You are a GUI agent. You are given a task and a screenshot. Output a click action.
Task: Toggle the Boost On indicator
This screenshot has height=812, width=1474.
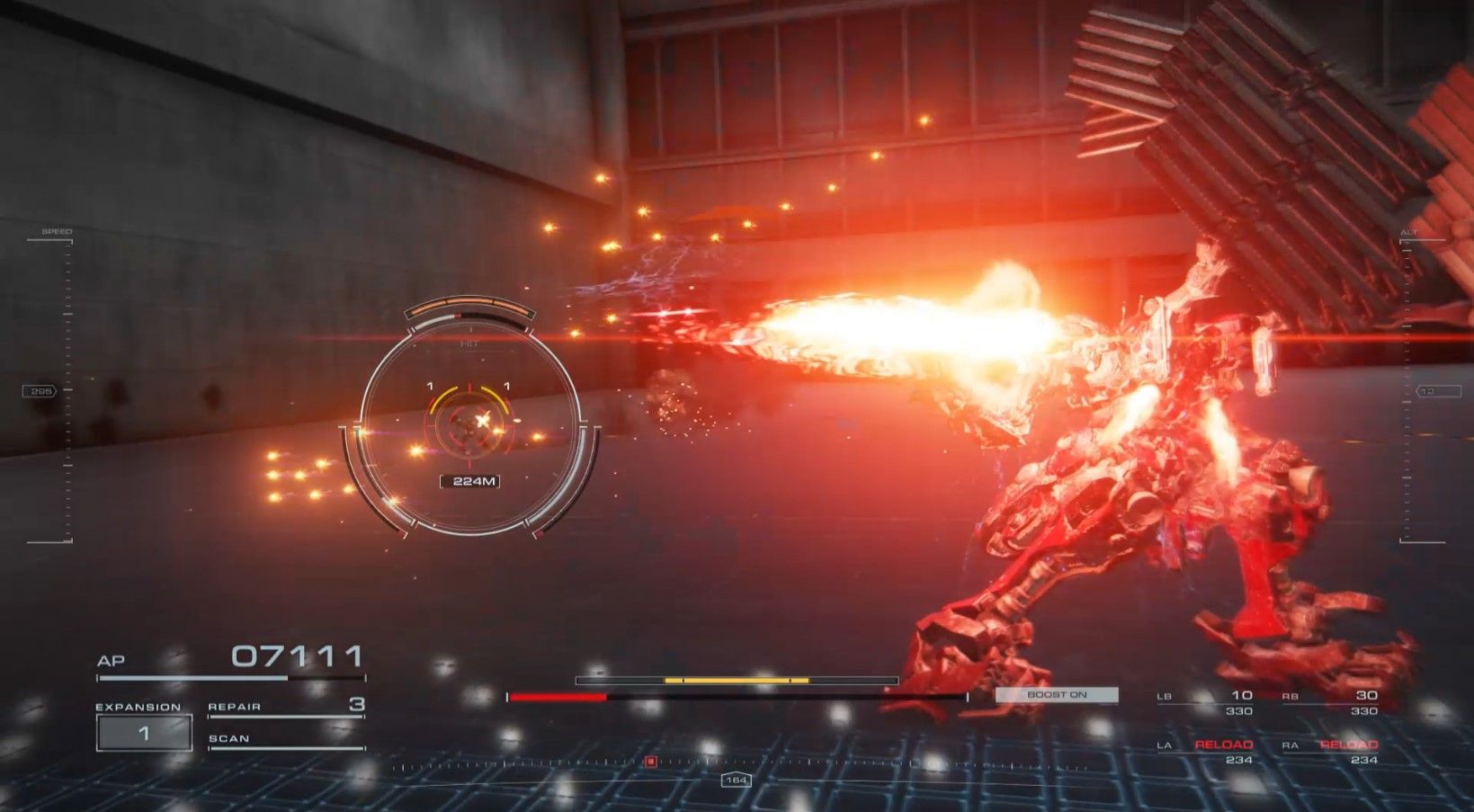(1057, 695)
